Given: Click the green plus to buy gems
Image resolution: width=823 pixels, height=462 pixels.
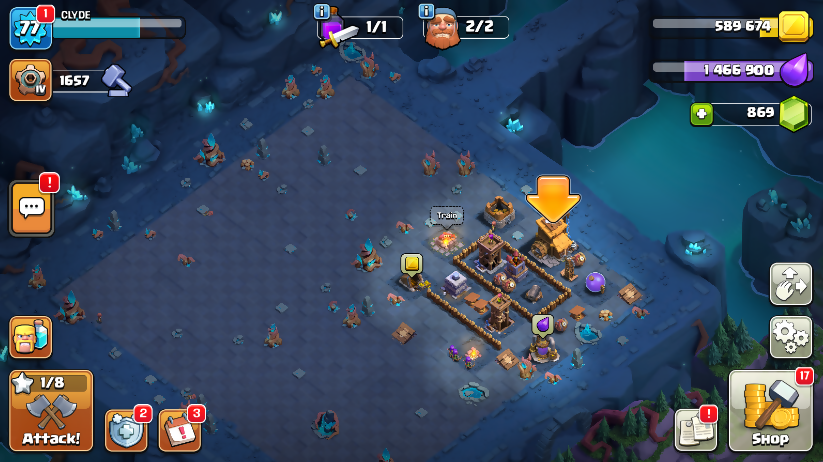Looking at the screenshot, I should click(701, 114).
